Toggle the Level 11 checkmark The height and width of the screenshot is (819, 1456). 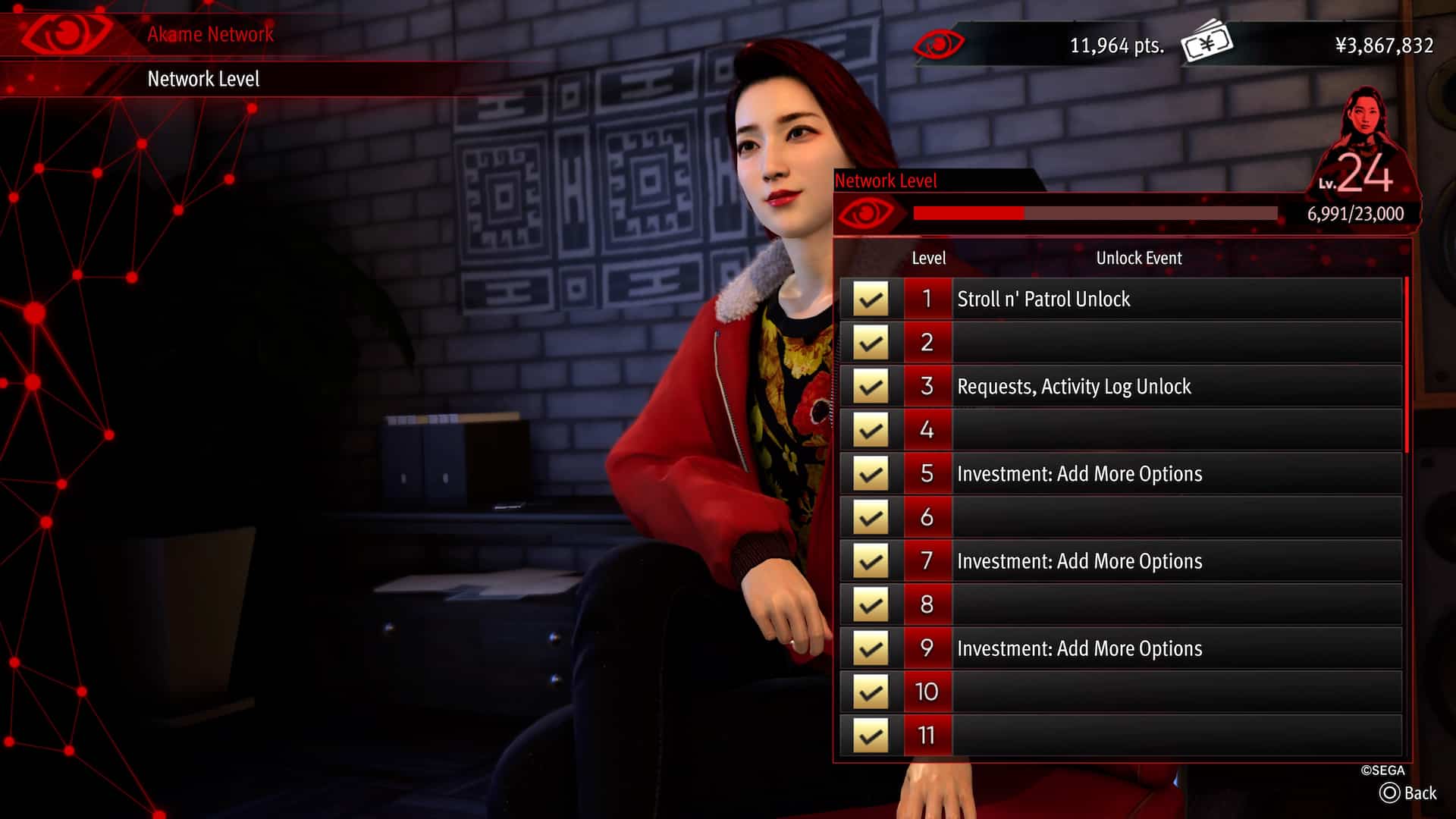871,734
